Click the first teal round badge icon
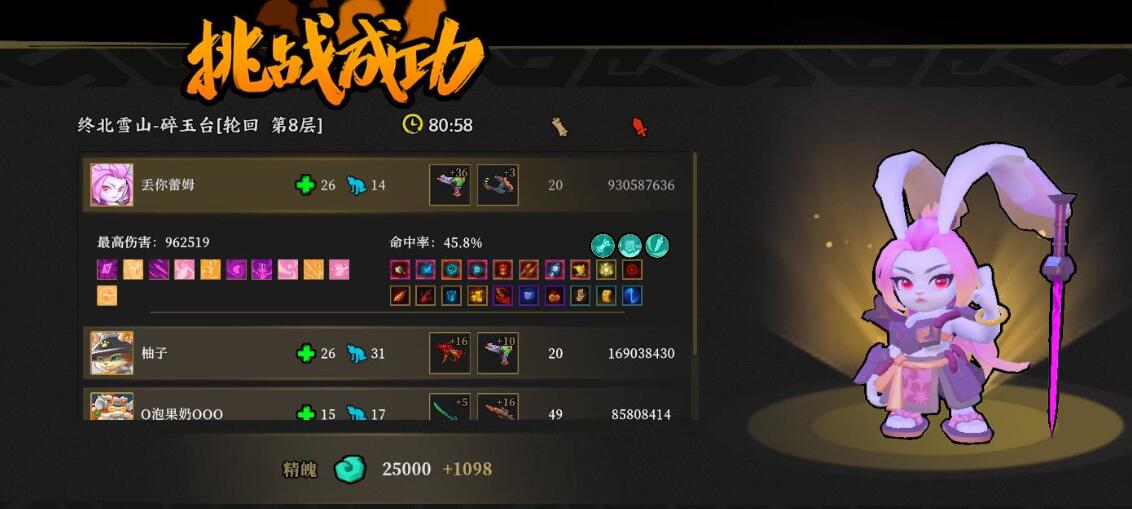The width and height of the screenshot is (1132, 509). 603,244
